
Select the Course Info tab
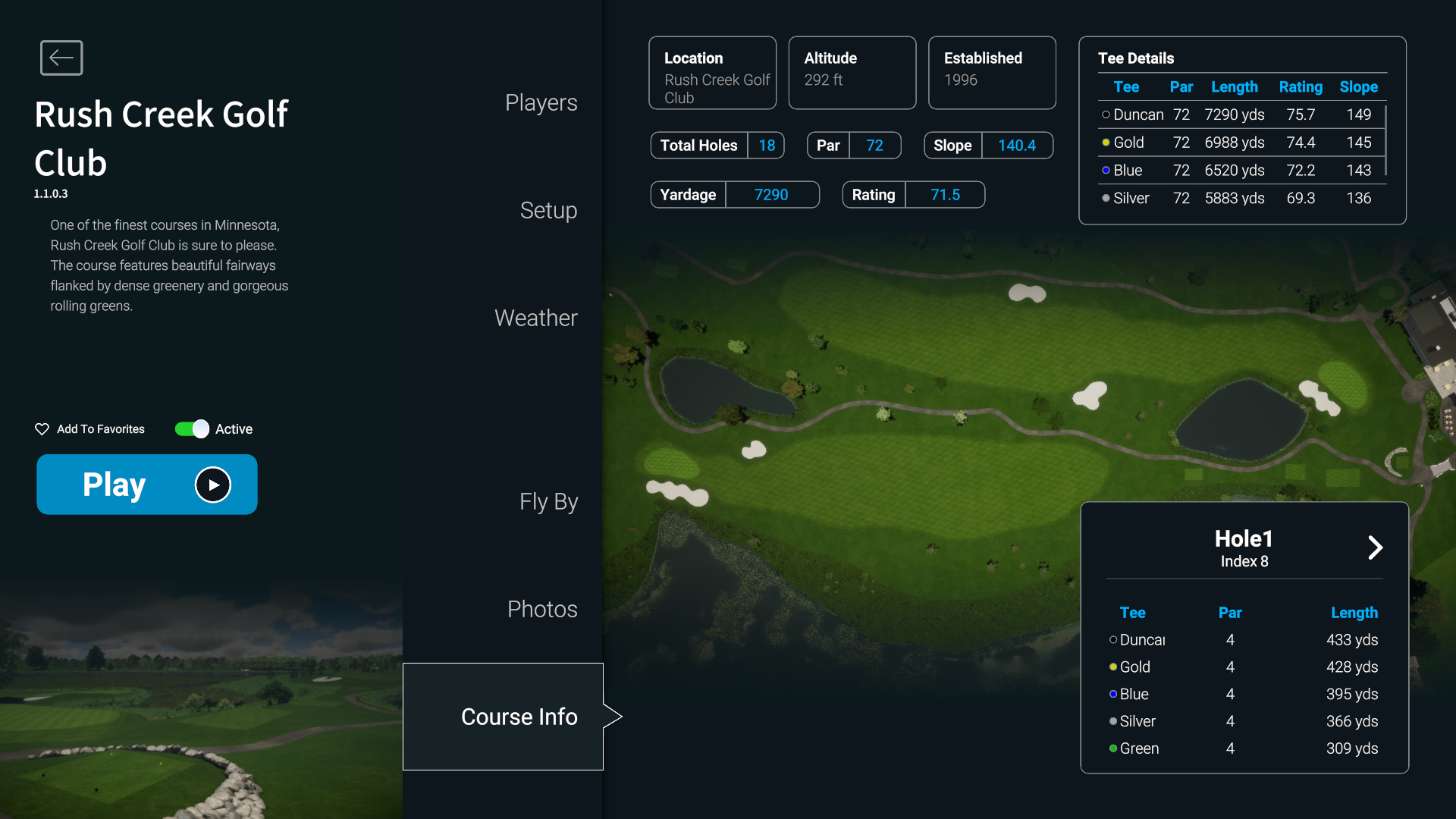519,716
